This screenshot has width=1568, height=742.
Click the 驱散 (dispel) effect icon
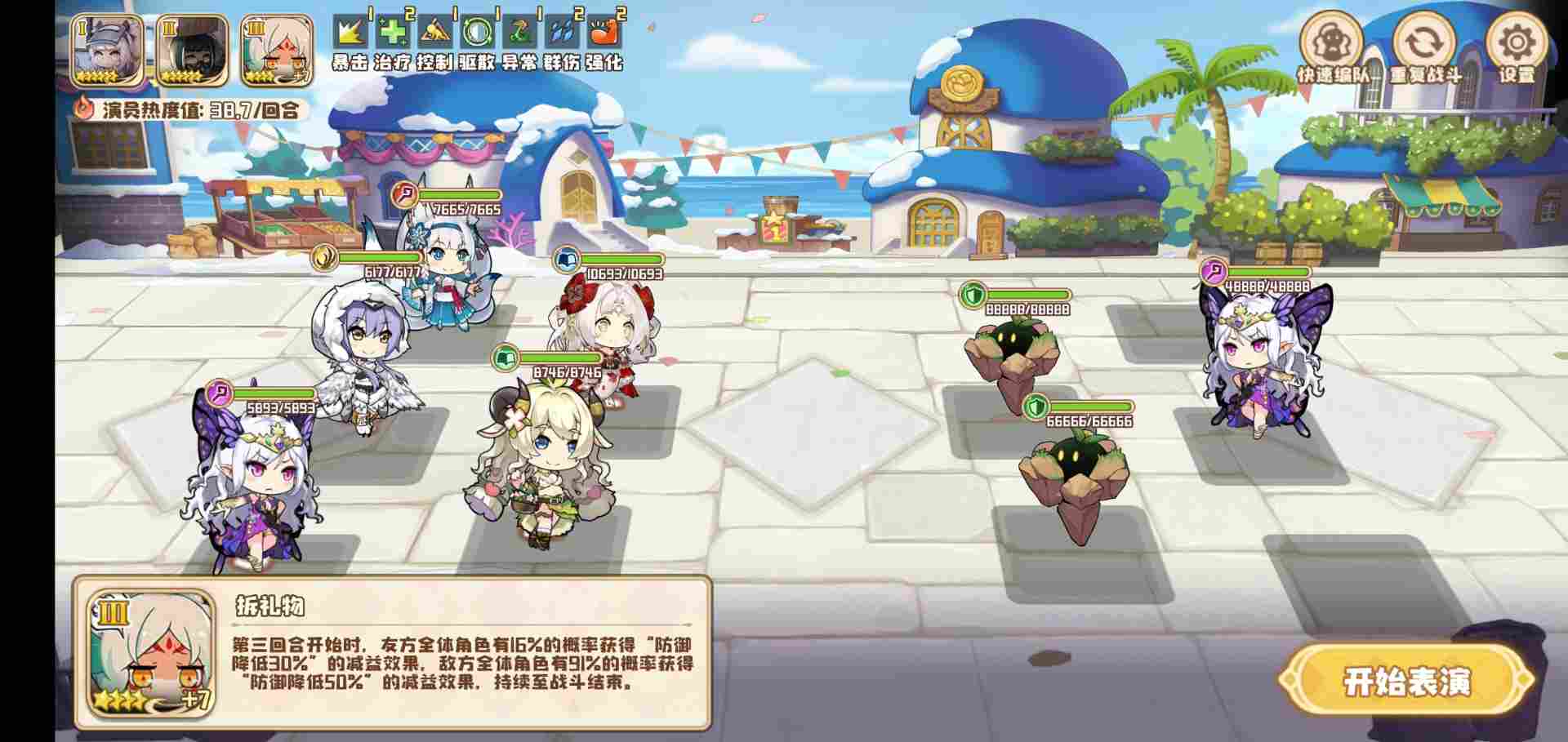[479, 33]
